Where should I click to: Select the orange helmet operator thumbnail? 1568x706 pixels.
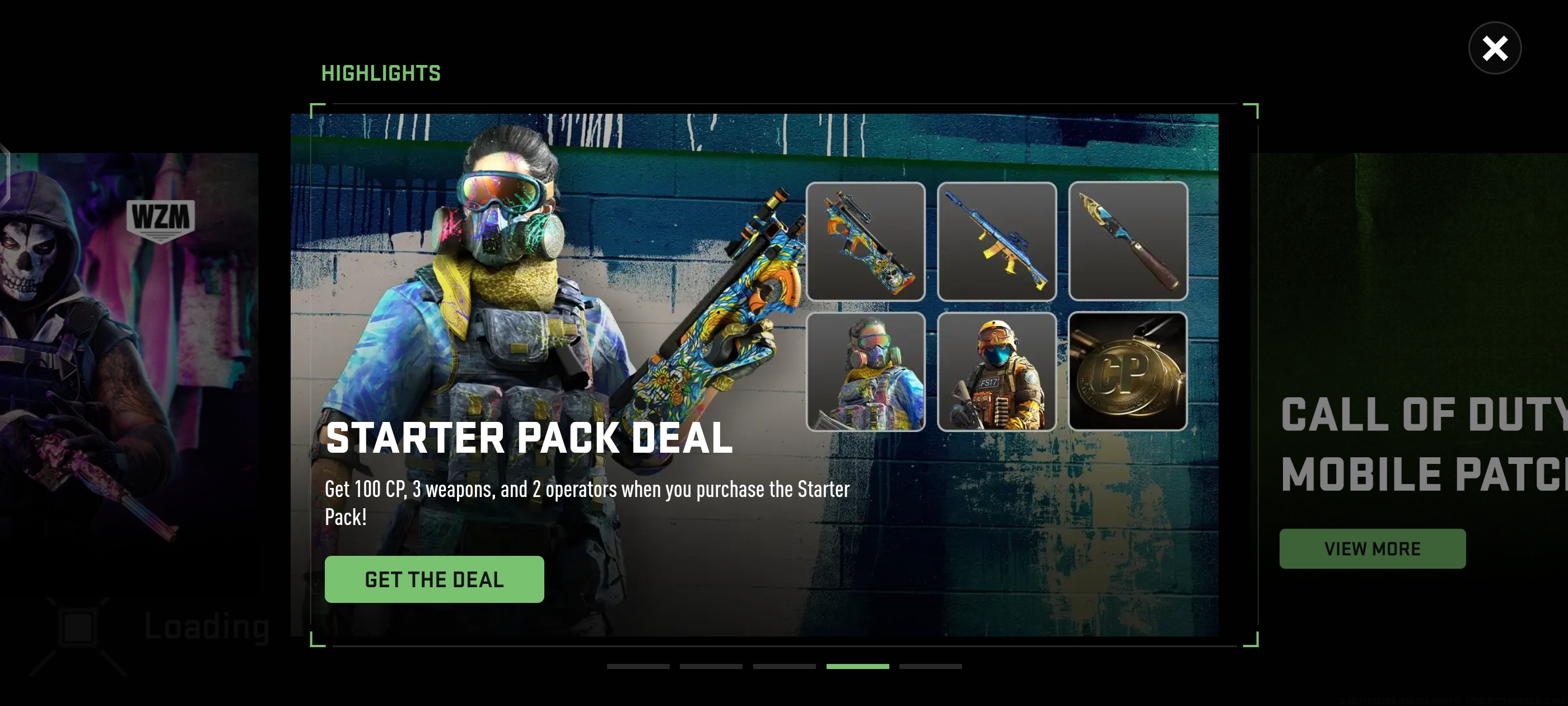[996, 371]
